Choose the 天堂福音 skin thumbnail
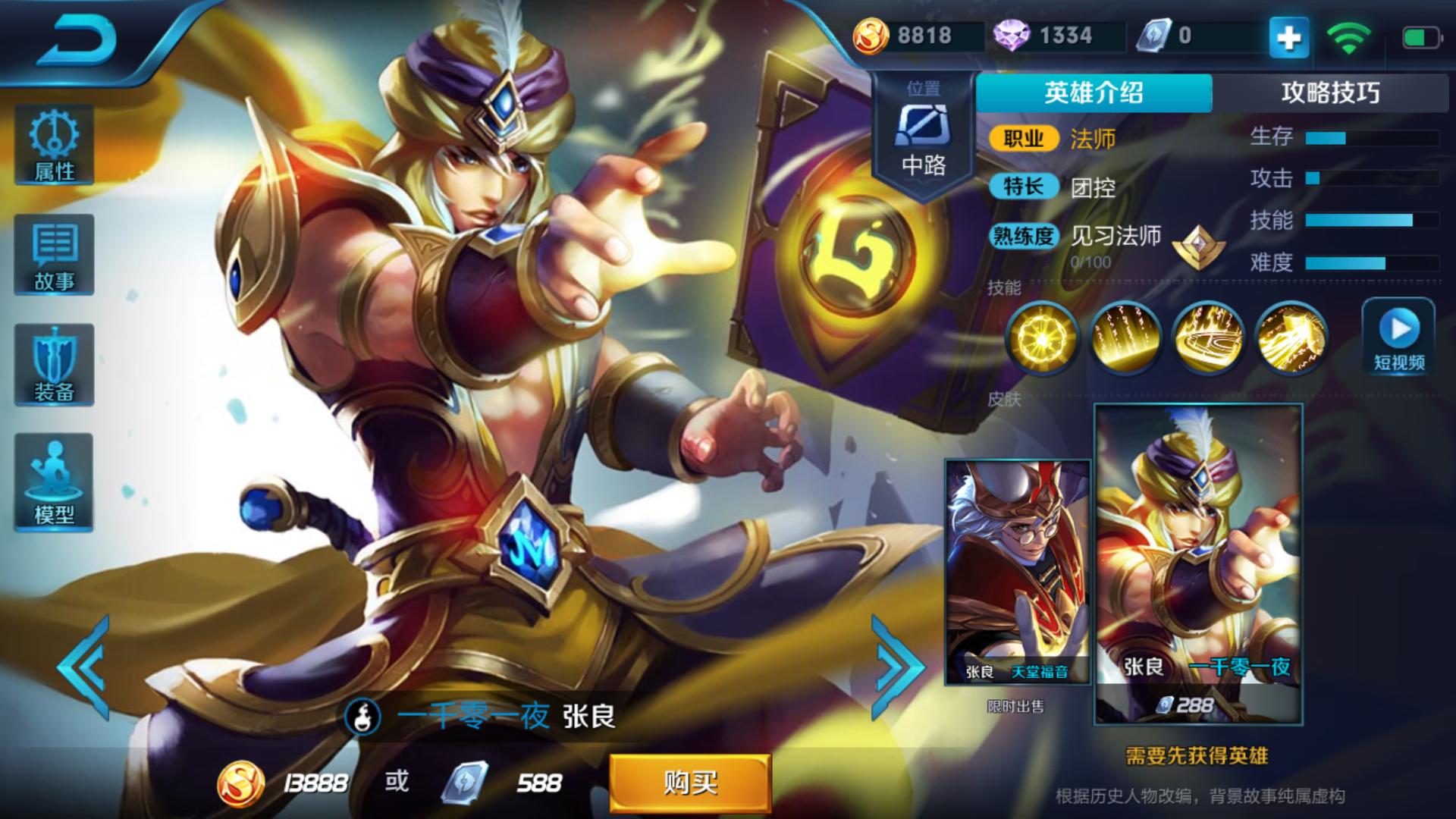 click(x=1017, y=573)
